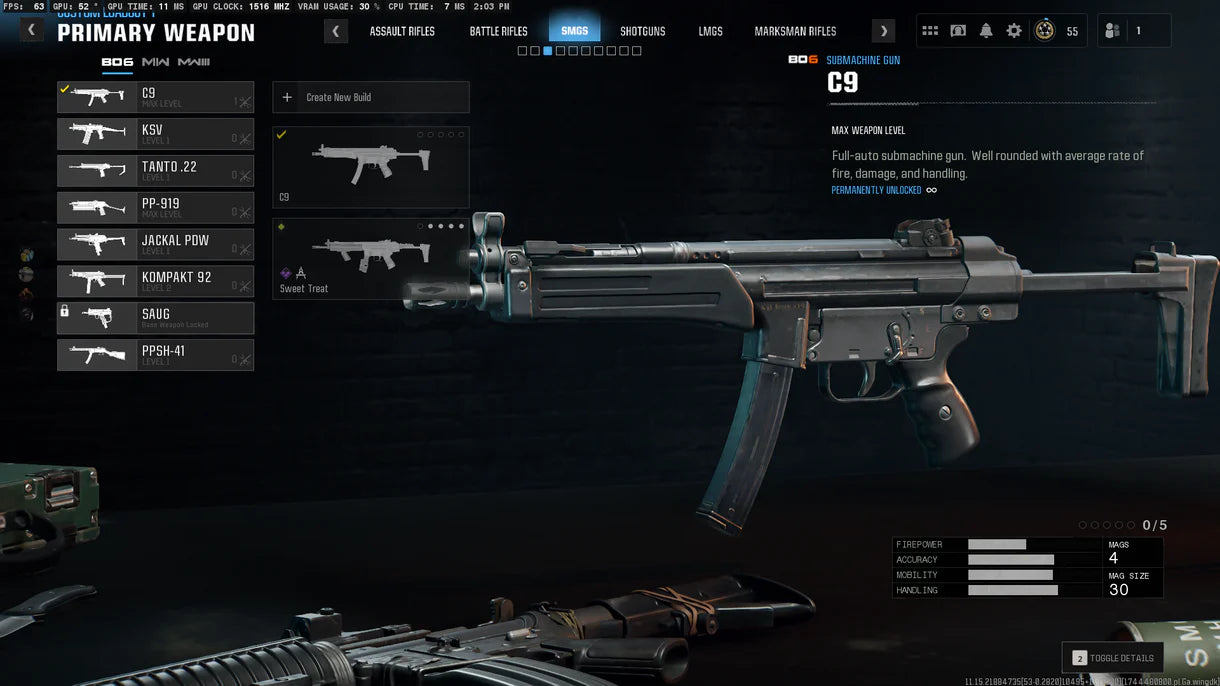Choose the Tanto .22 weapon row

click(155, 171)
